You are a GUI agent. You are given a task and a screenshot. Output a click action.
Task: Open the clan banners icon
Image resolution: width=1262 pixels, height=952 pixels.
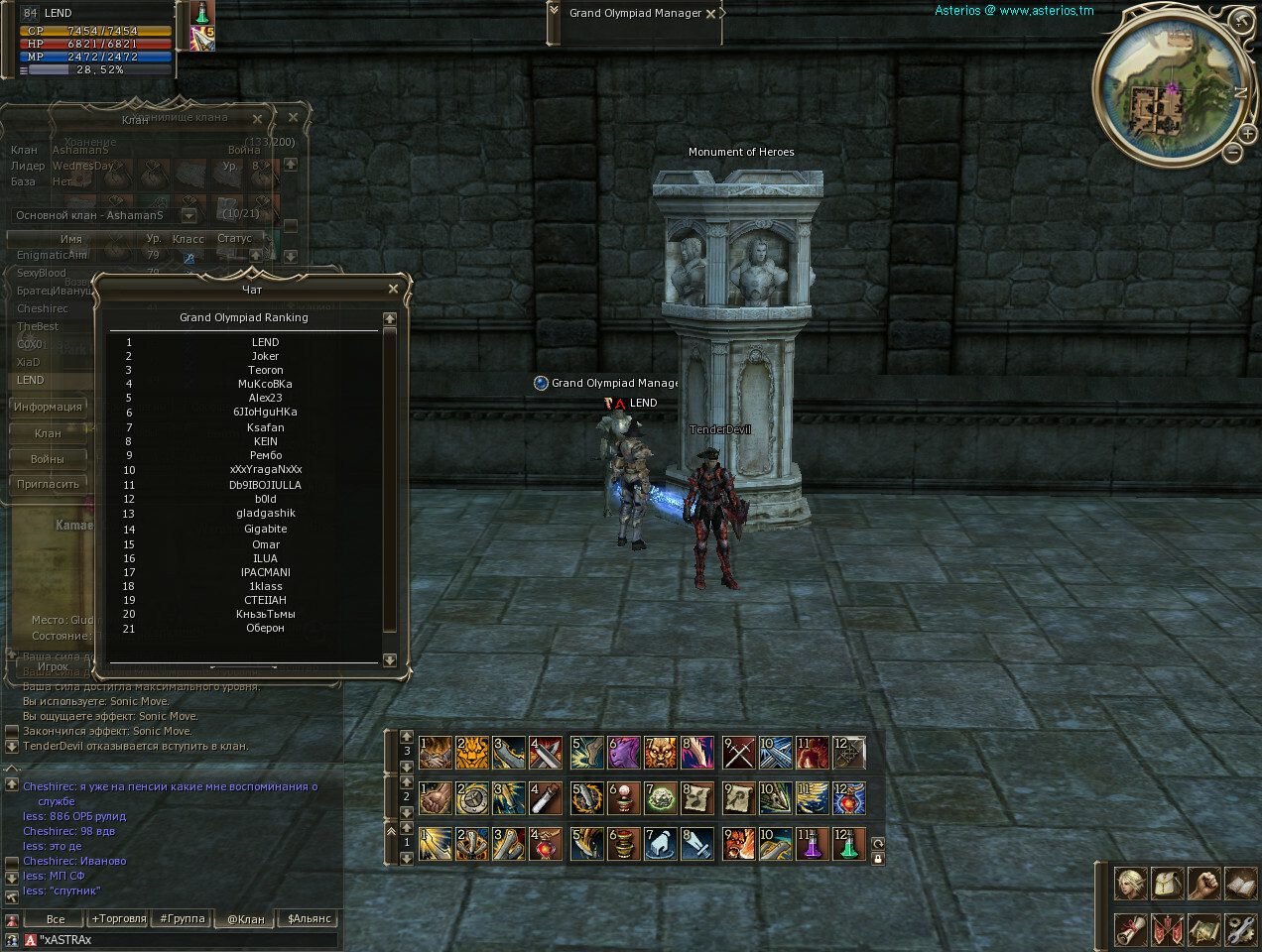1168,929
